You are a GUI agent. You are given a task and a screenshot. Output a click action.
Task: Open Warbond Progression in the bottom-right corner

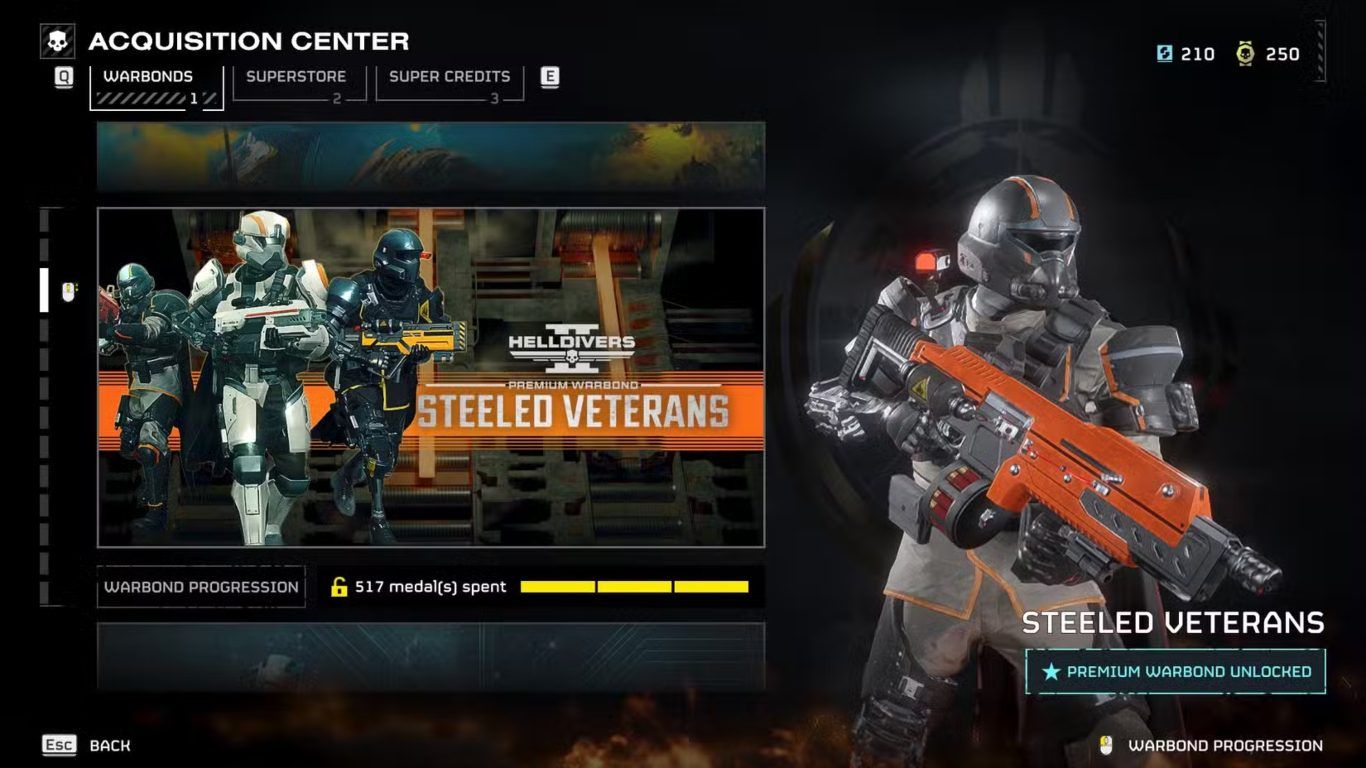(x=1224, y=745)
